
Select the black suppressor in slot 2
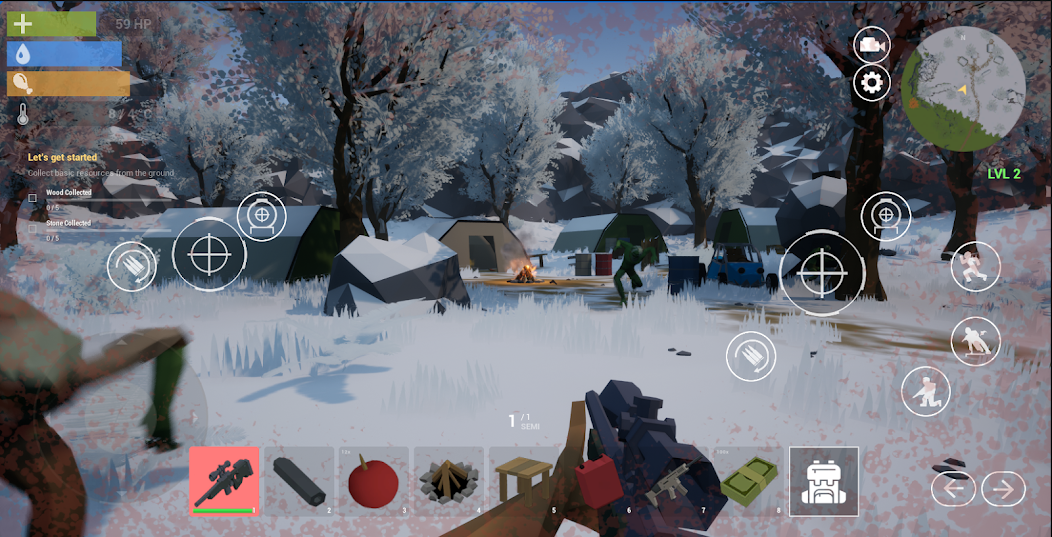(299, 481)
